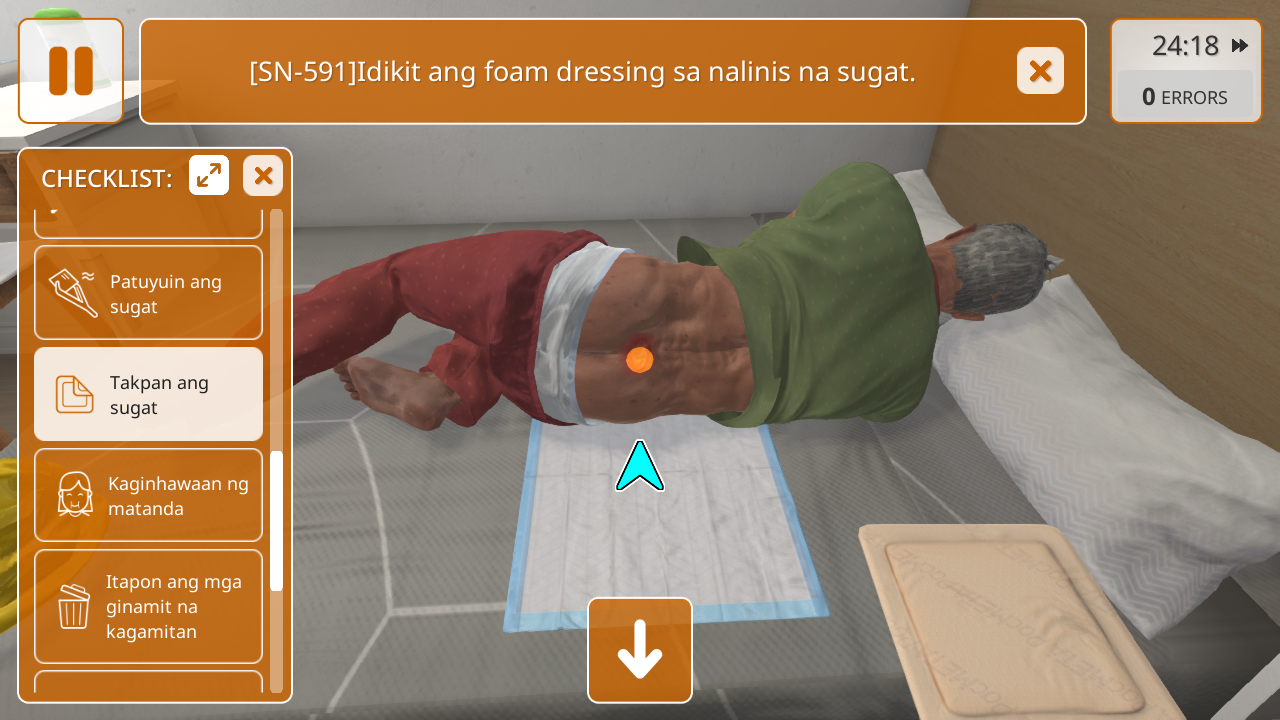Dismiss the foam dressing instruction banner
1280x720 pixels.
coord(1040,71)
